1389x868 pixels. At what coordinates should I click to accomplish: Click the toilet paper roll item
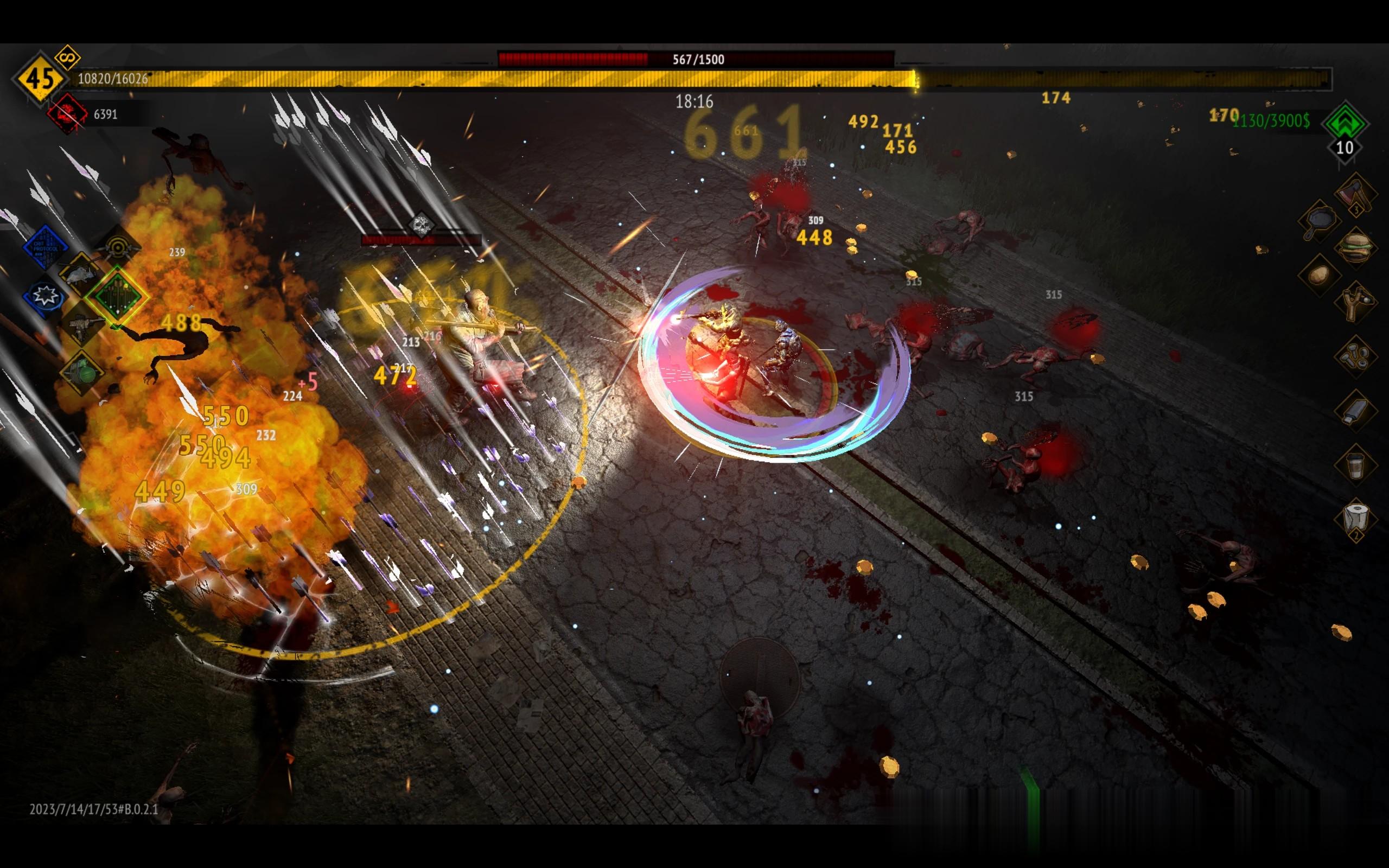(x=1356, y=518)
